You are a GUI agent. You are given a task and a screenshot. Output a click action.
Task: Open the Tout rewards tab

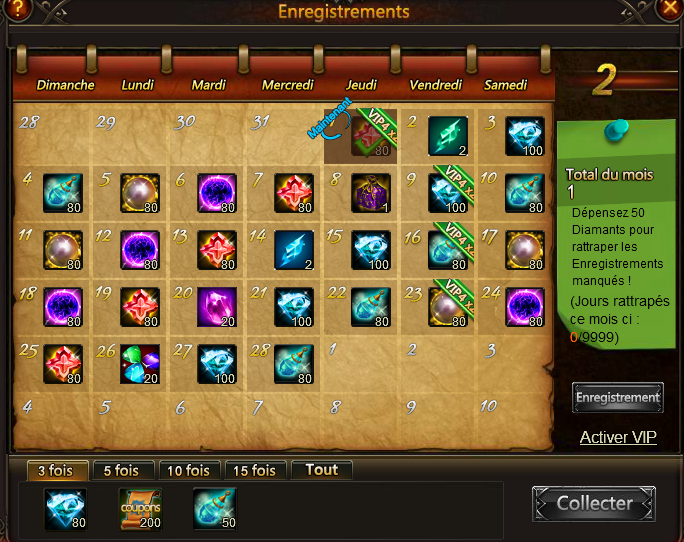point(321,470)
